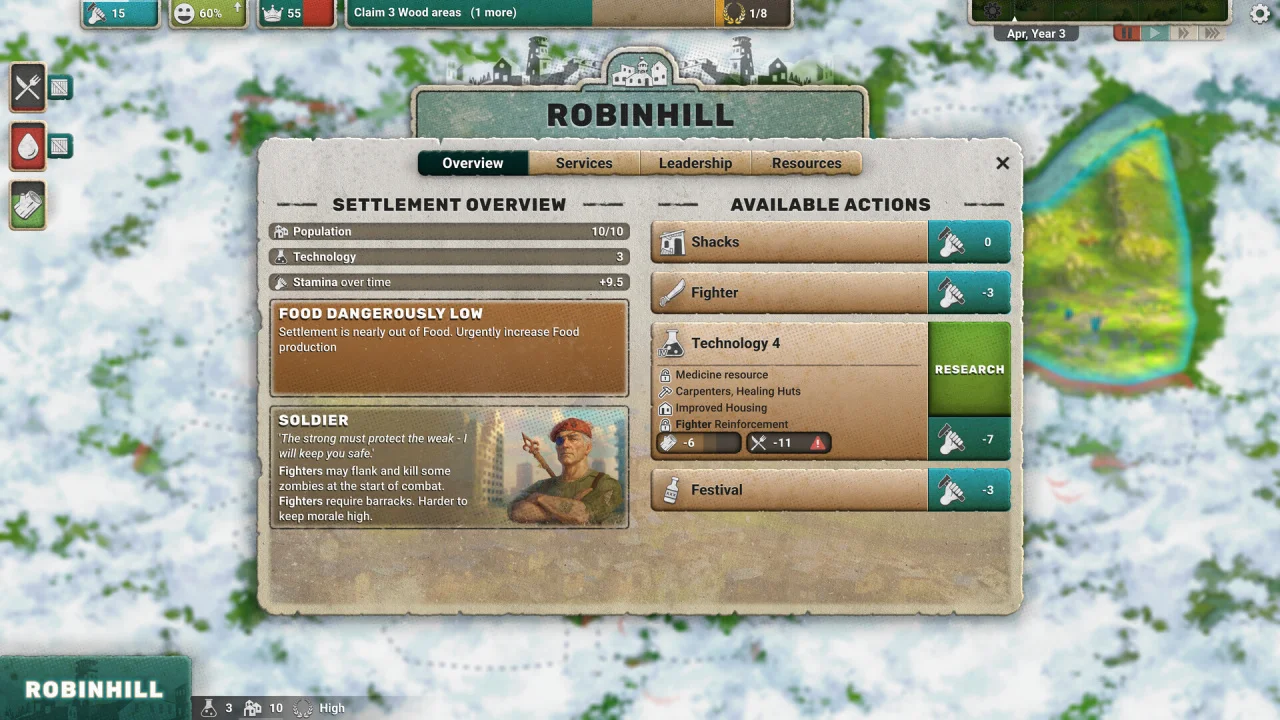Show the Resources tab
The width and height of the screenshot is (1280, 720).
tap(806, 163)
